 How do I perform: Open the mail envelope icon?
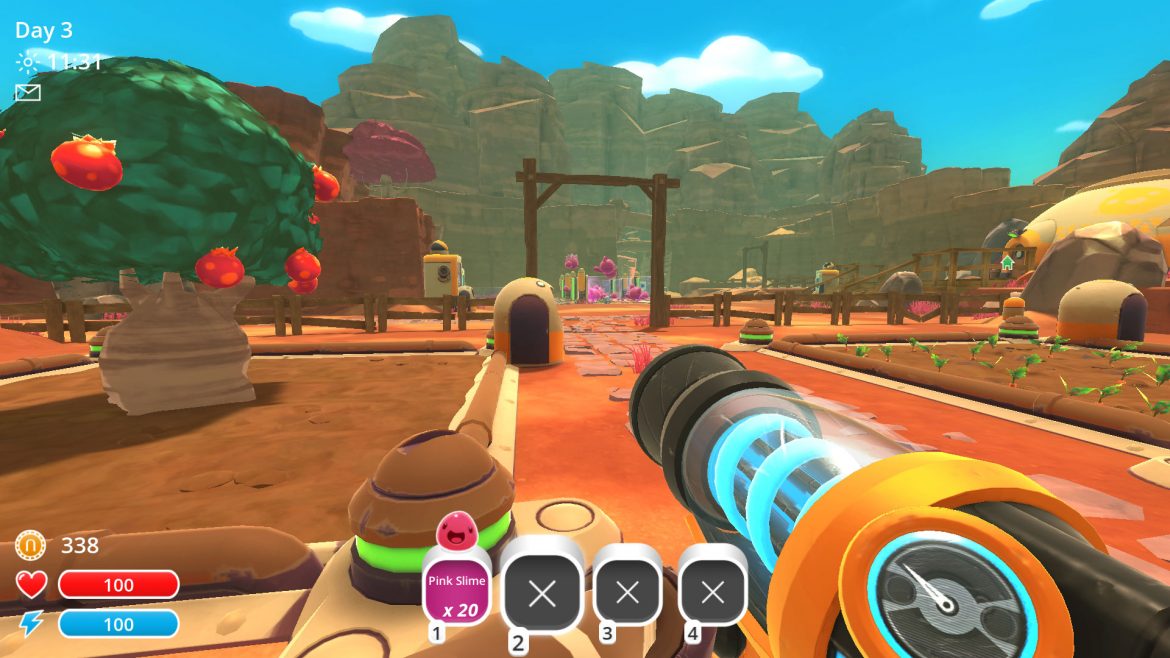(x=27, y=93)
